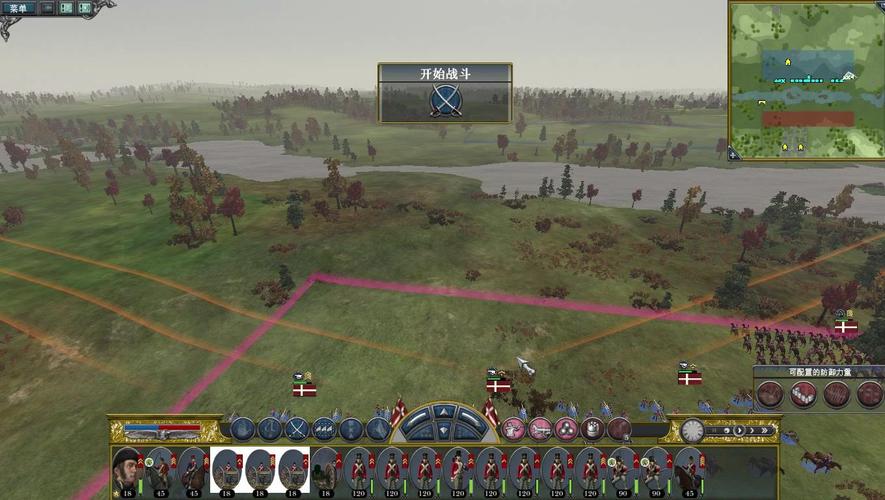Activate the crossed swords melee command
The height and width of the screenshot is (500, 885).
pyautogui.click(x=297, y=429)
